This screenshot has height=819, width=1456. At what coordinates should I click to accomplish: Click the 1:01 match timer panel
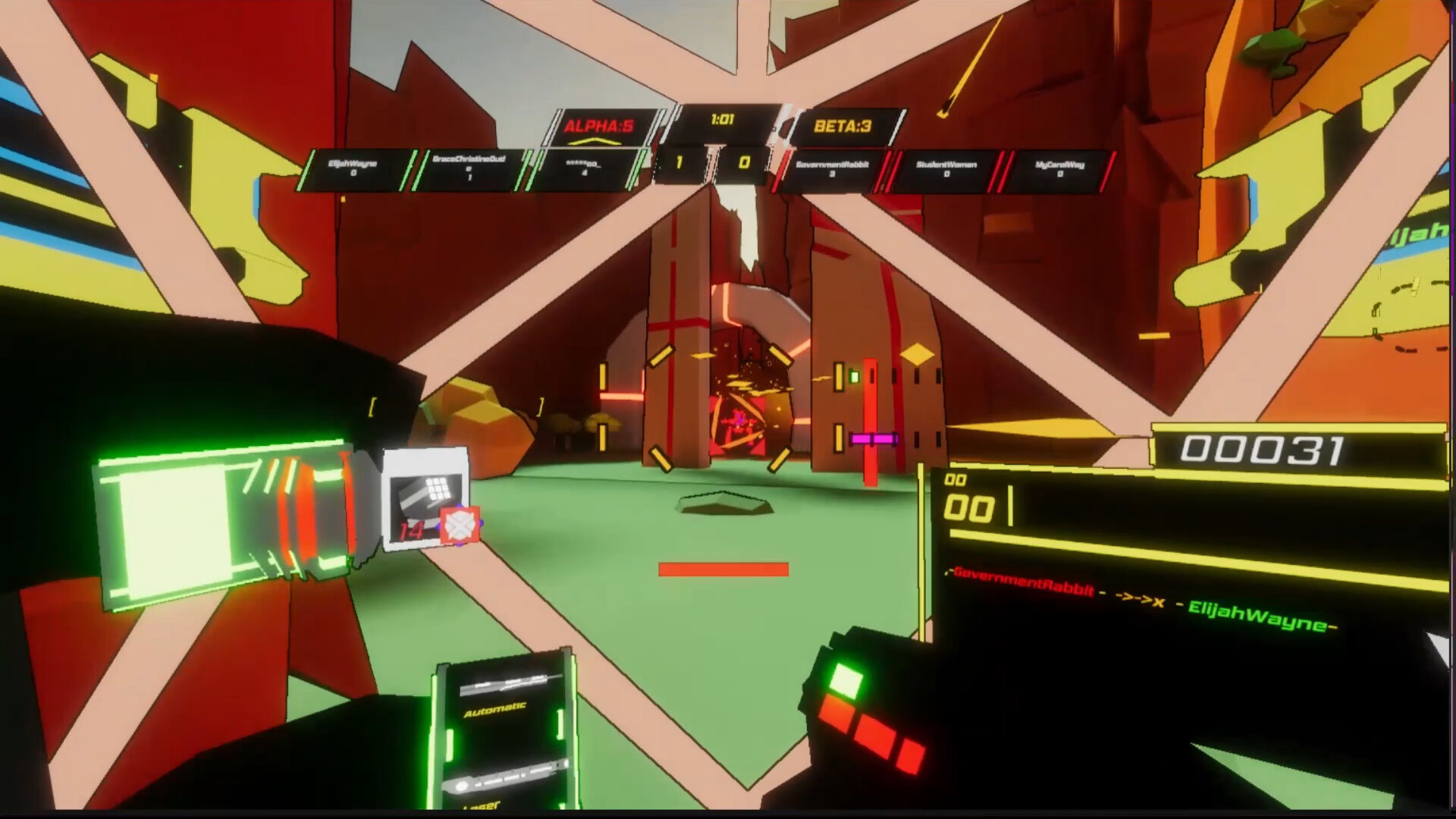click(x=722, y=119)
